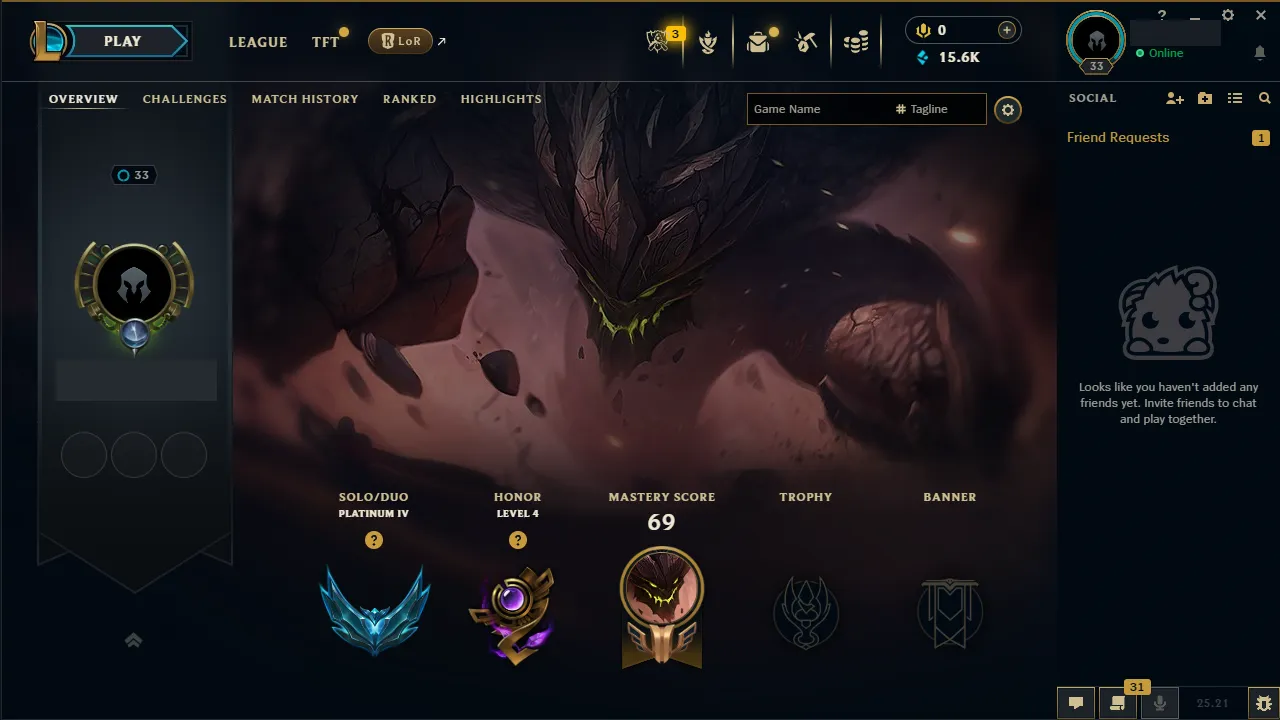Image resolution: width=1280 pixels, height=720 pixels.
Task: Open the chat messages panel with 31 unread
Action: click(x=1117, y=702)
